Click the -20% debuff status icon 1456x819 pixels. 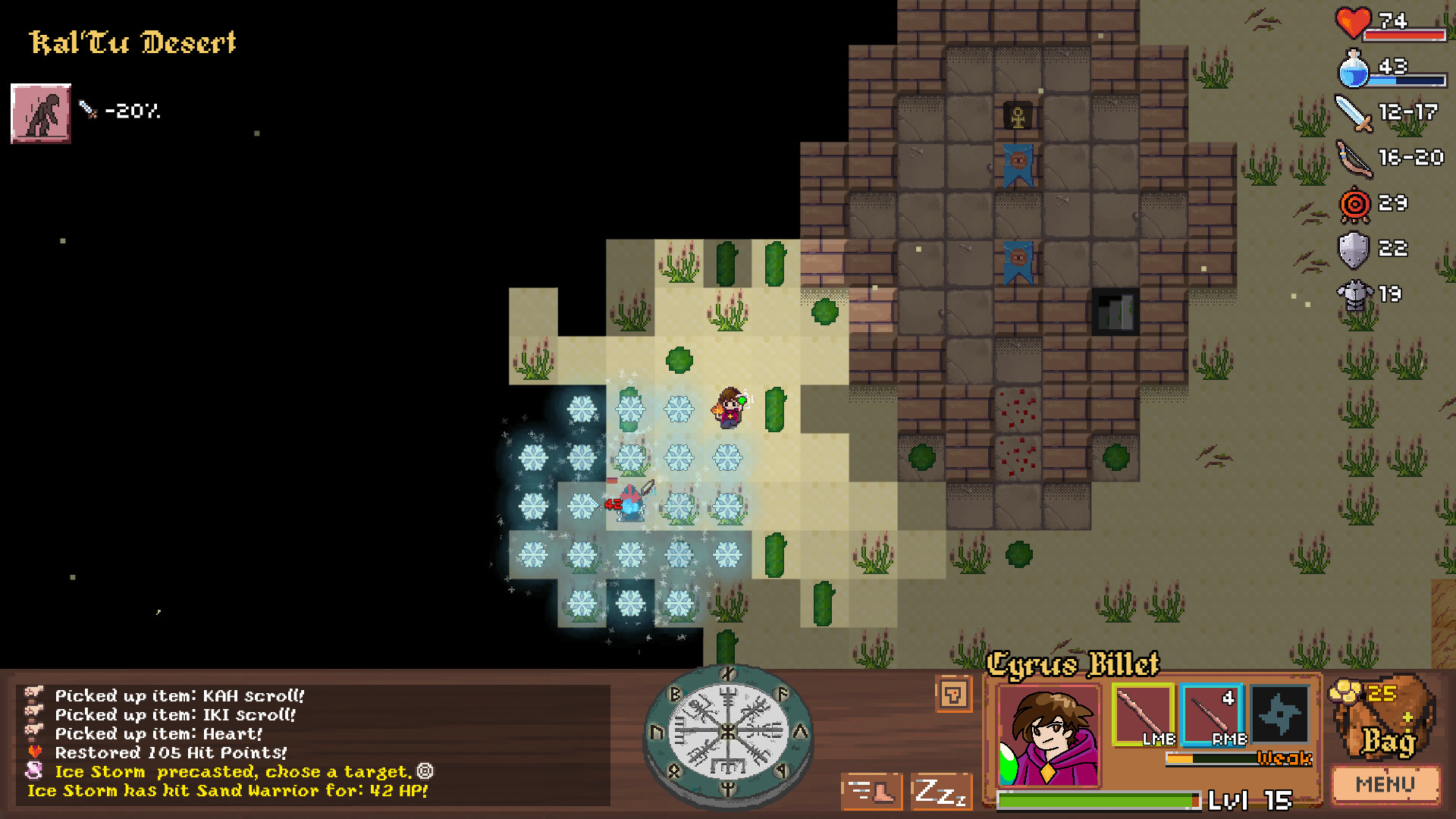click(39, 114)
